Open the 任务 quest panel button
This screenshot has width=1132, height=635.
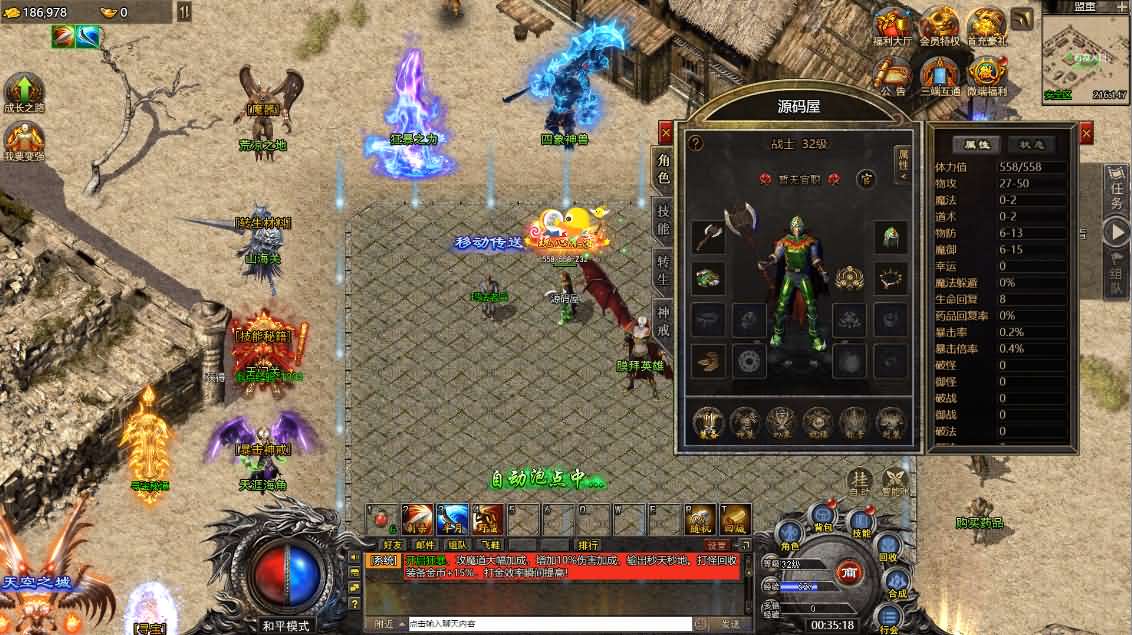click(x=1117, y=190)
